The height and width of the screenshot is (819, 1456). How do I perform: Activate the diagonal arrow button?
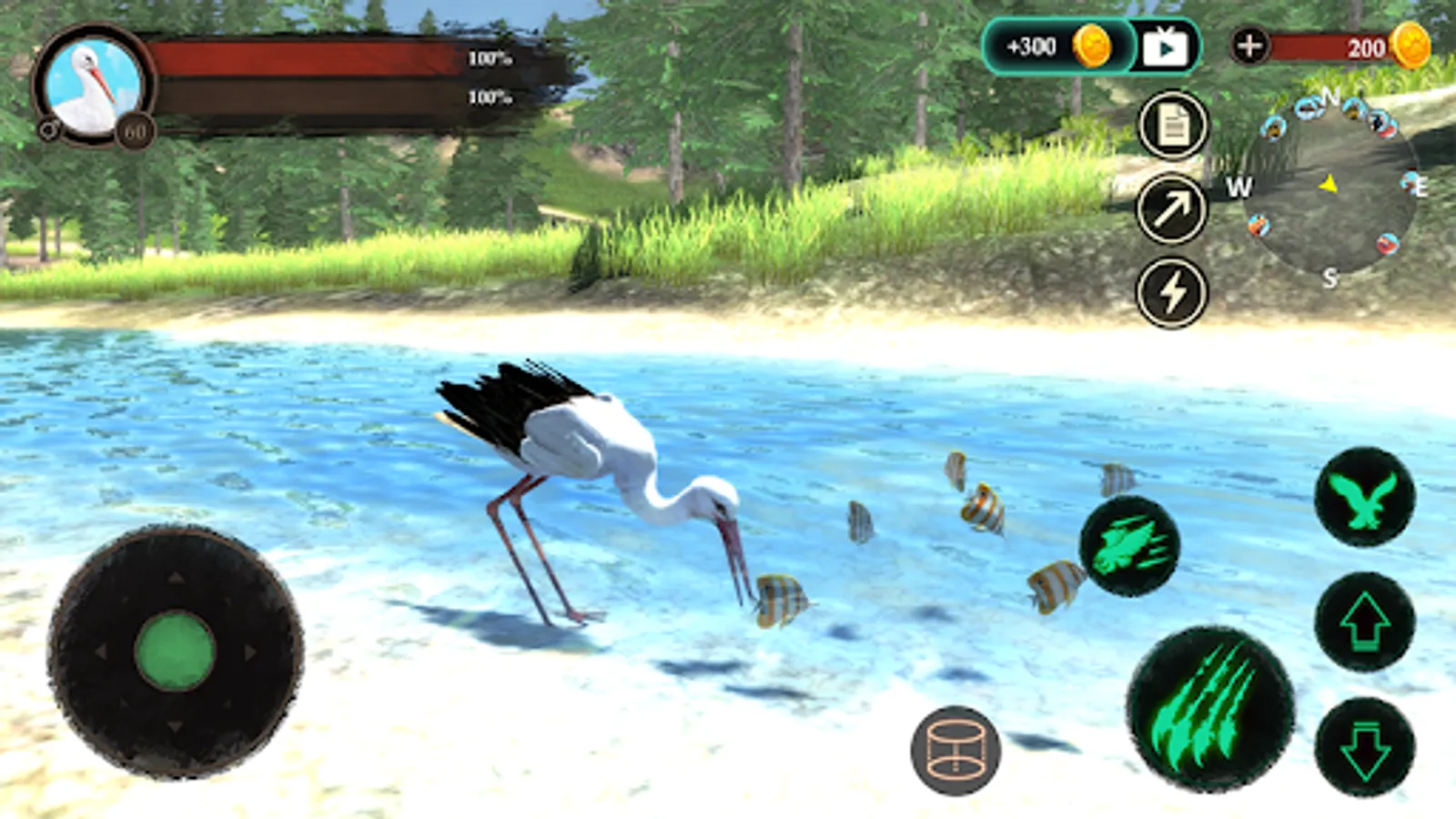1172,209
